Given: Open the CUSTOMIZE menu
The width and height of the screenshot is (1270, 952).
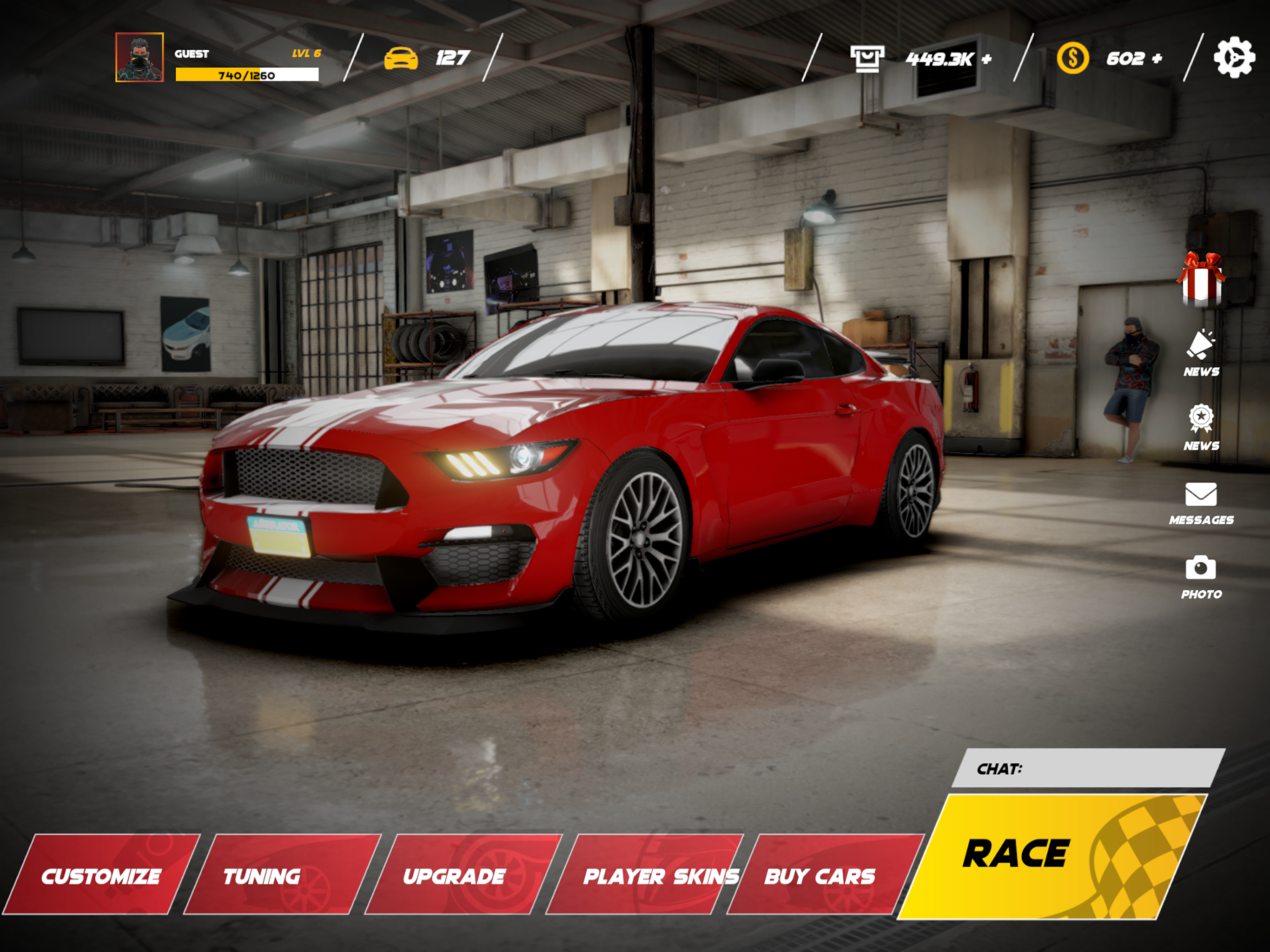Looking at the screenshot, I should (102, 877).
